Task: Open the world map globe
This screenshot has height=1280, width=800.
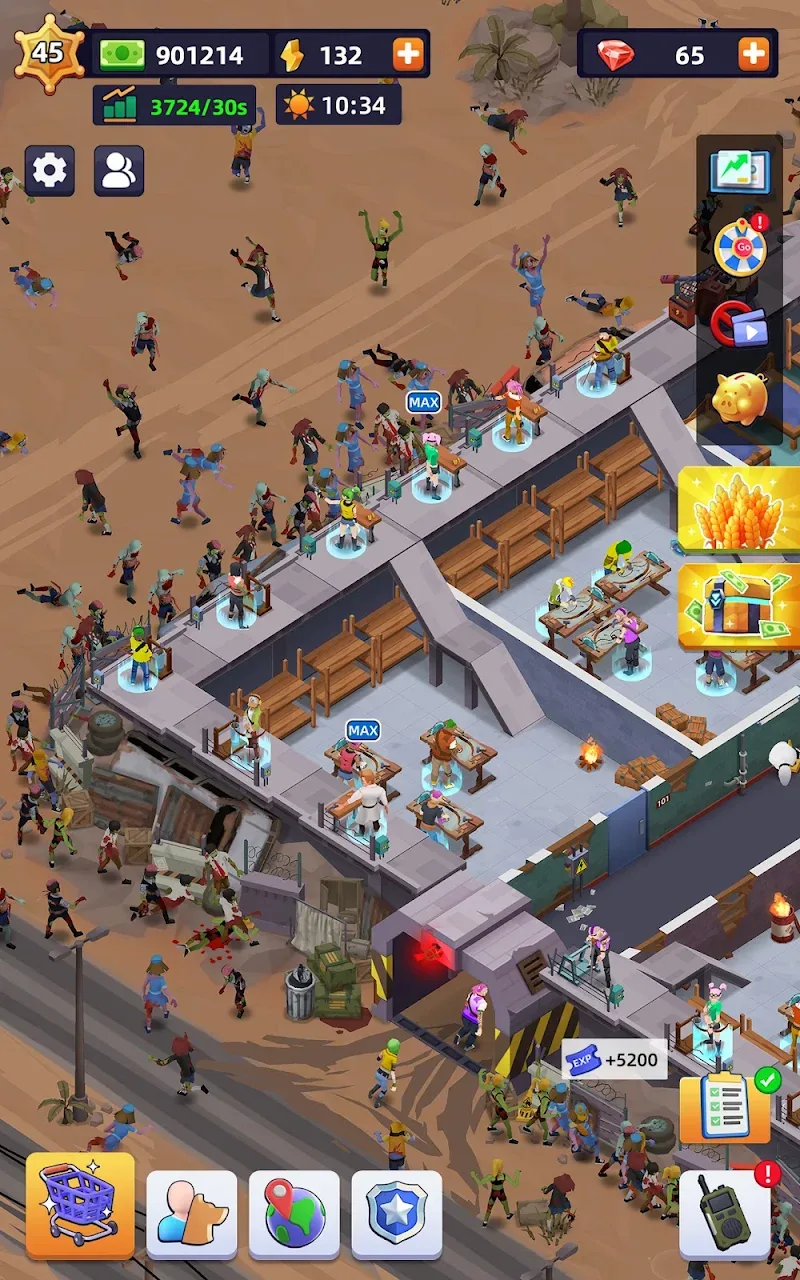Action: 294,1213
